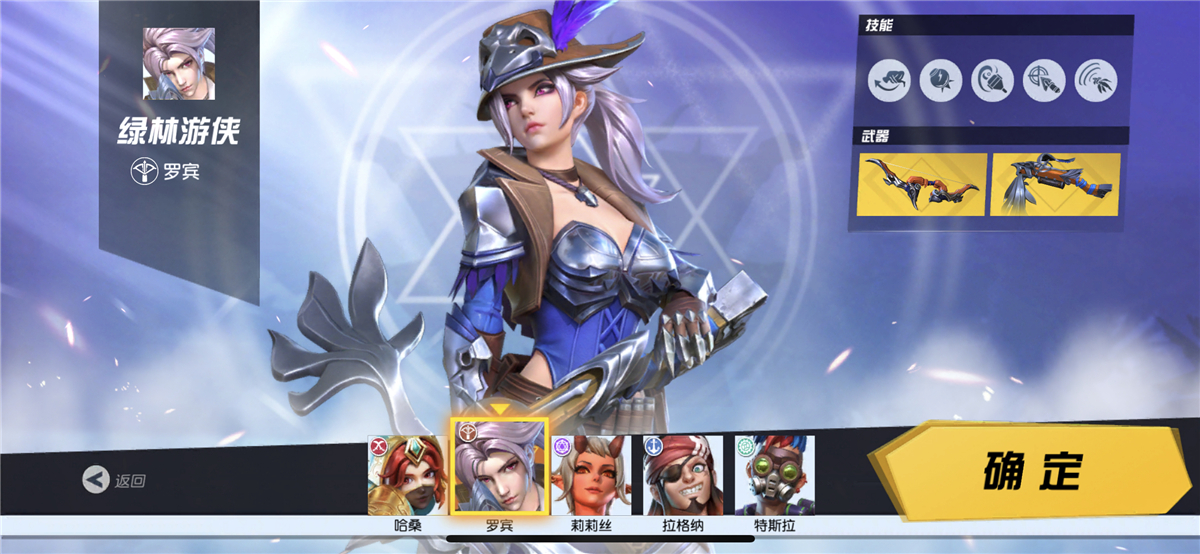Select the pirate hero 拉格纳
This screenshot has width=1200, height=554.
tap(684, 475)
